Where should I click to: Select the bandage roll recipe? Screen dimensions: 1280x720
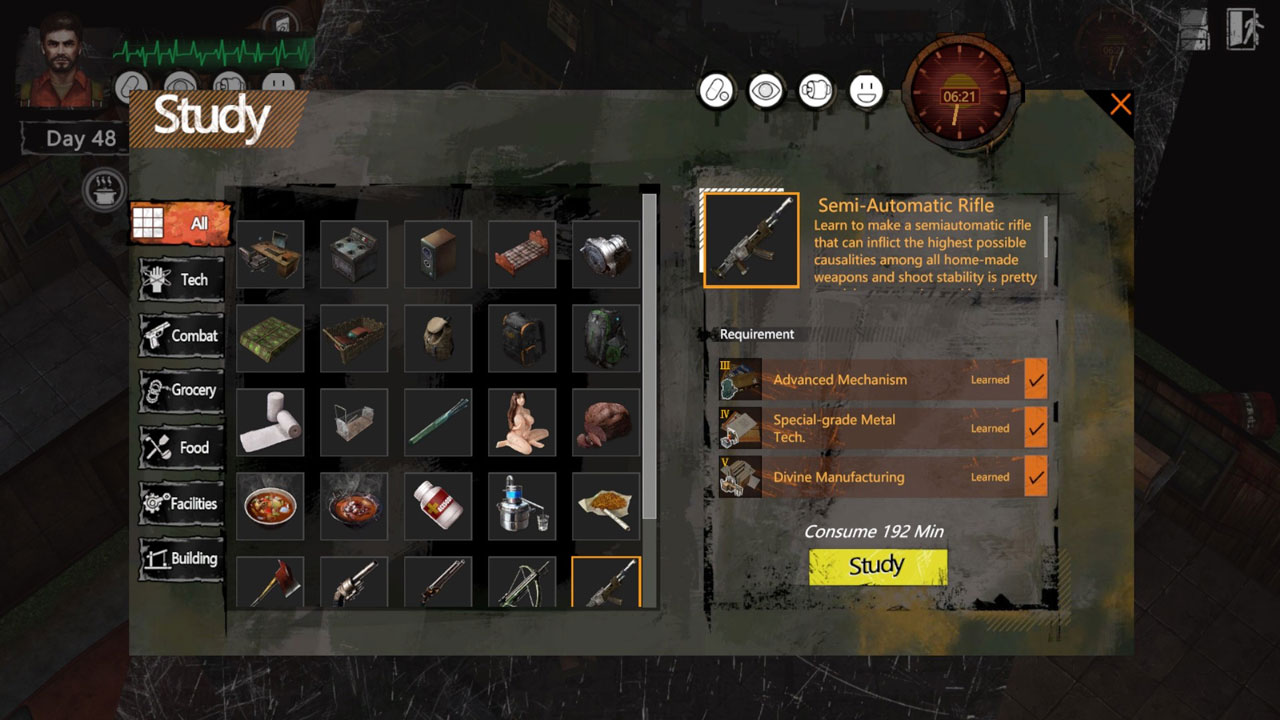(x=270, y=423)
